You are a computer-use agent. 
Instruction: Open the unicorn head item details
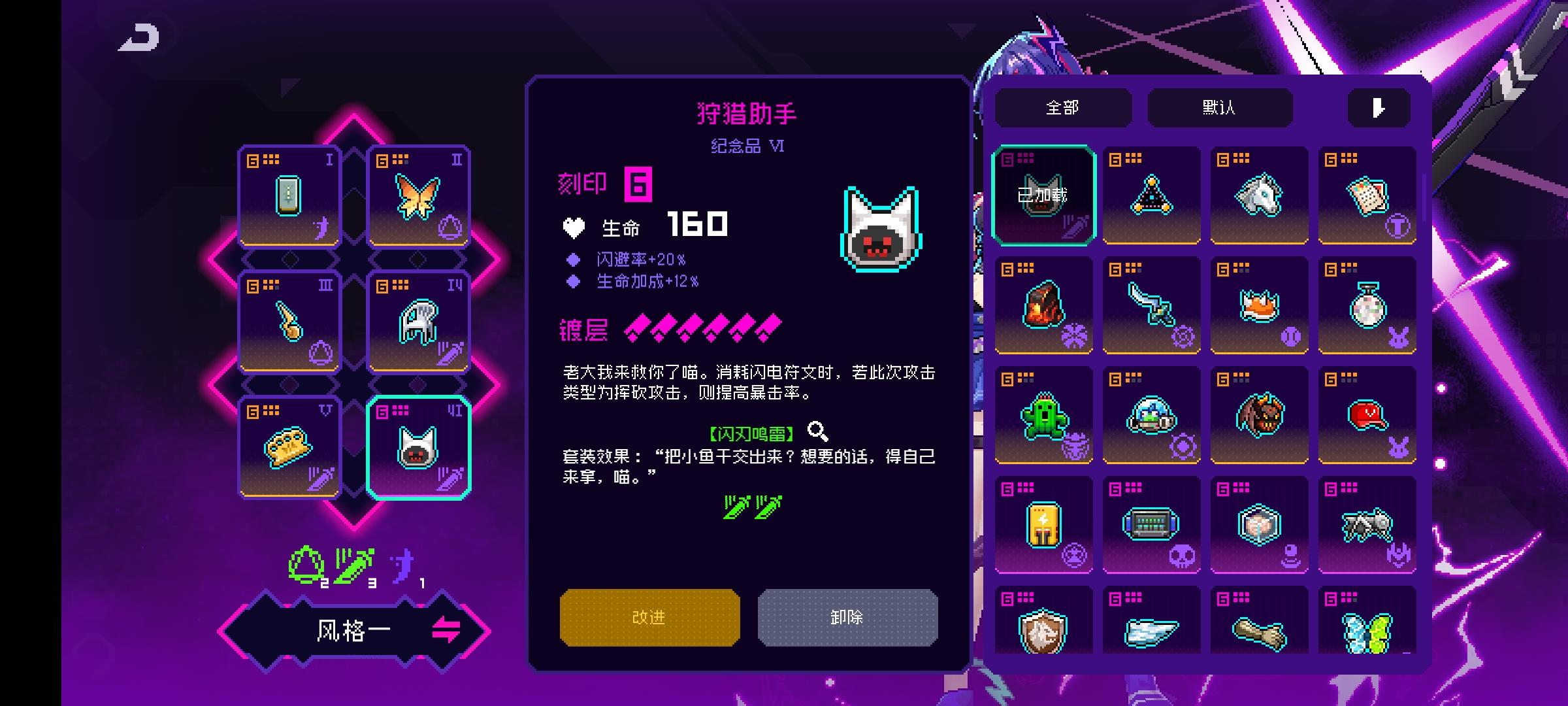1259,193
